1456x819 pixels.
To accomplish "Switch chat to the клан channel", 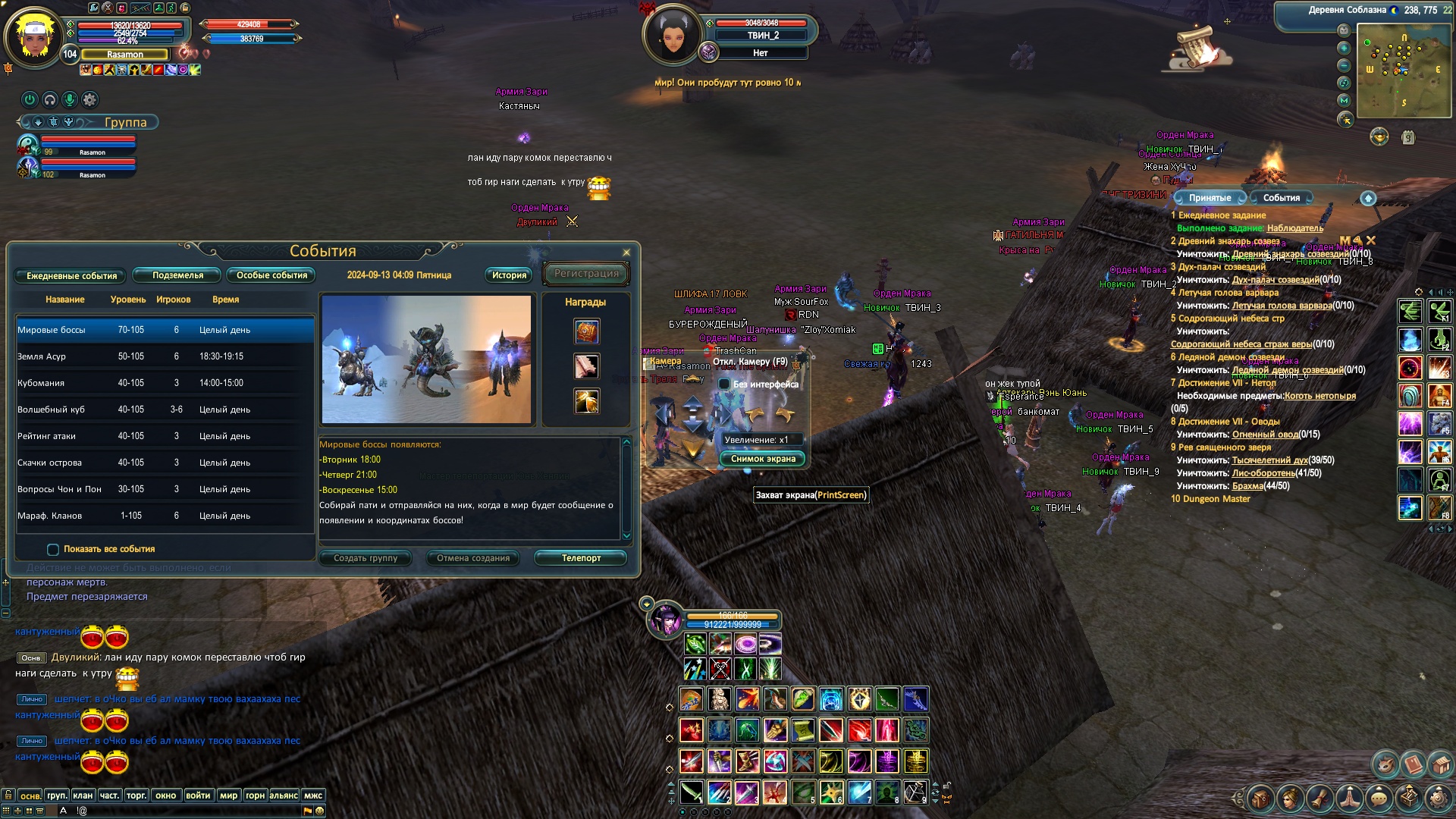I will coord(83,795).
